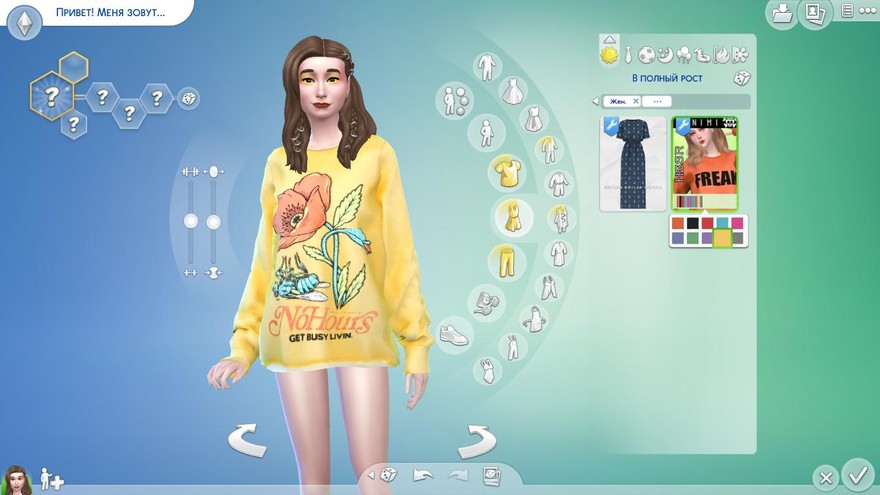Select the navy patterned dress thumbnail

pos(632,163)
